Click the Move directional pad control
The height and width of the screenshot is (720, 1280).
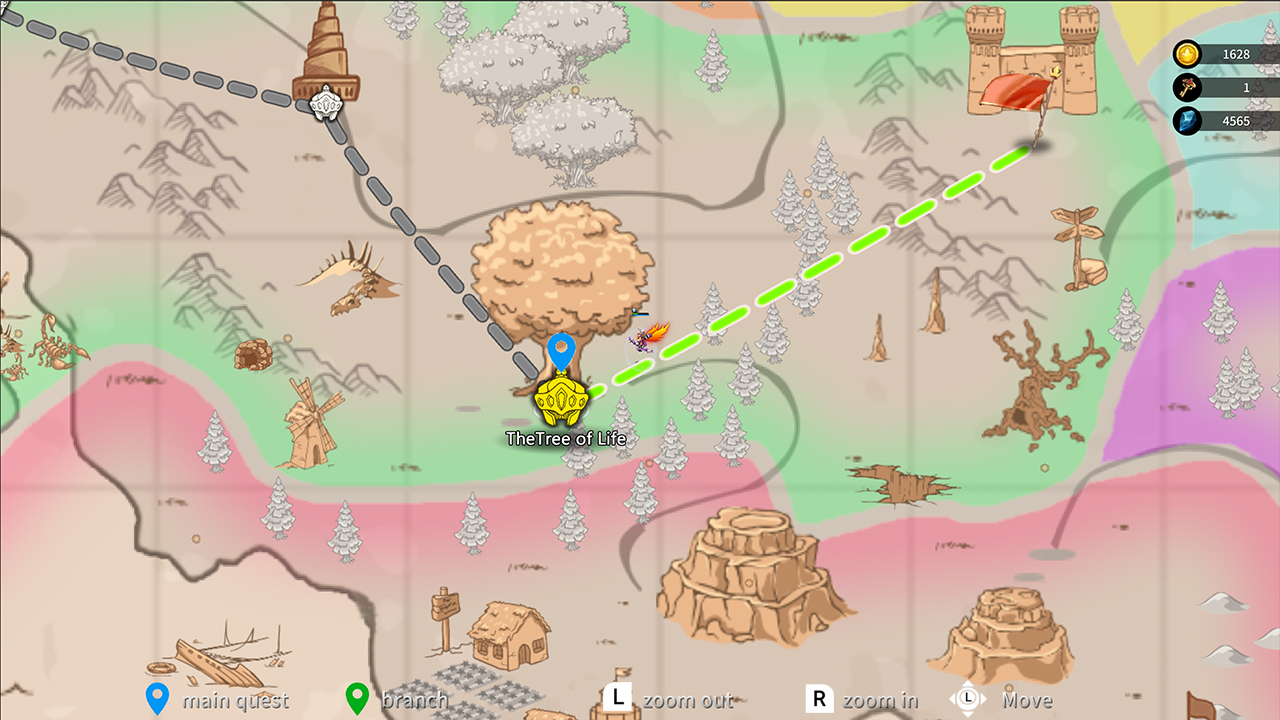pyautogui.click(x=966, y=700)
